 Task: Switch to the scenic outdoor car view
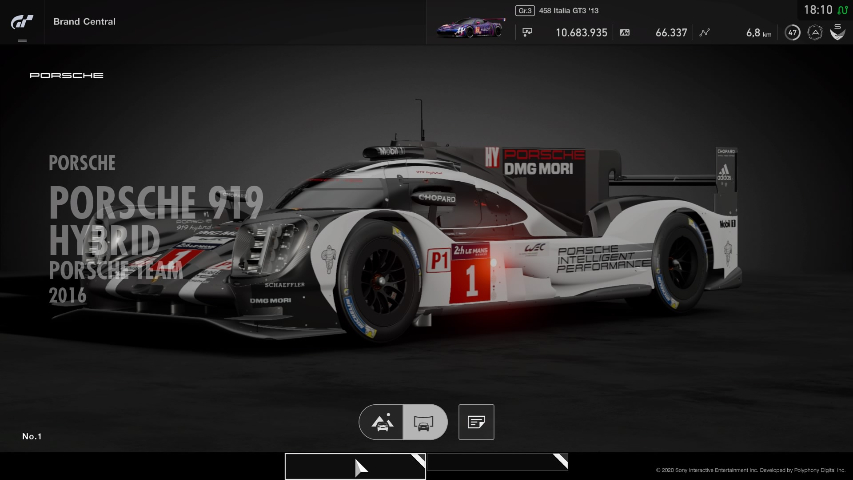(382, 422)
